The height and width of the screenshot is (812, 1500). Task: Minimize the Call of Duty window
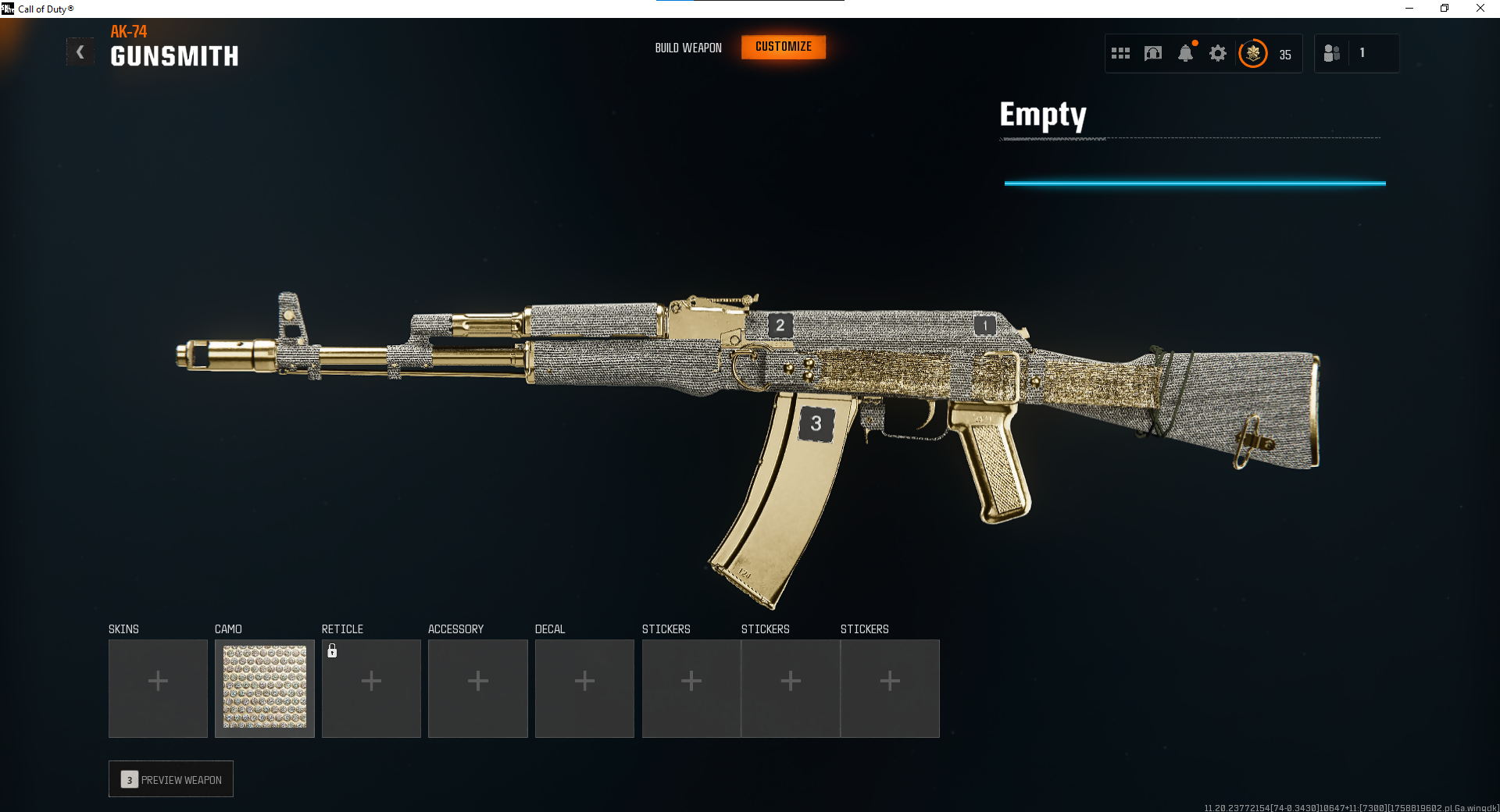(1409, 9)
